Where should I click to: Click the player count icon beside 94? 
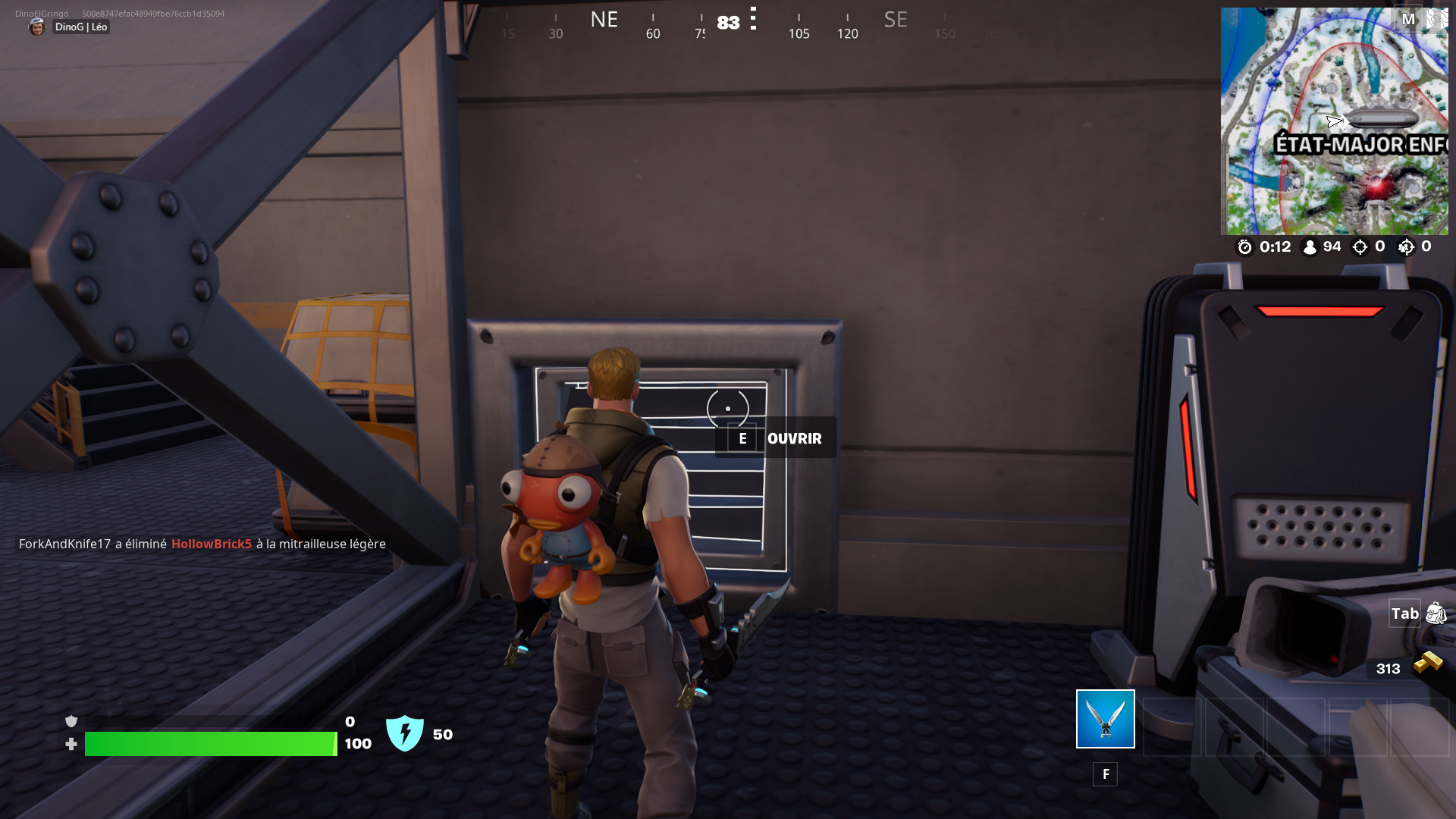(1310, 246)
